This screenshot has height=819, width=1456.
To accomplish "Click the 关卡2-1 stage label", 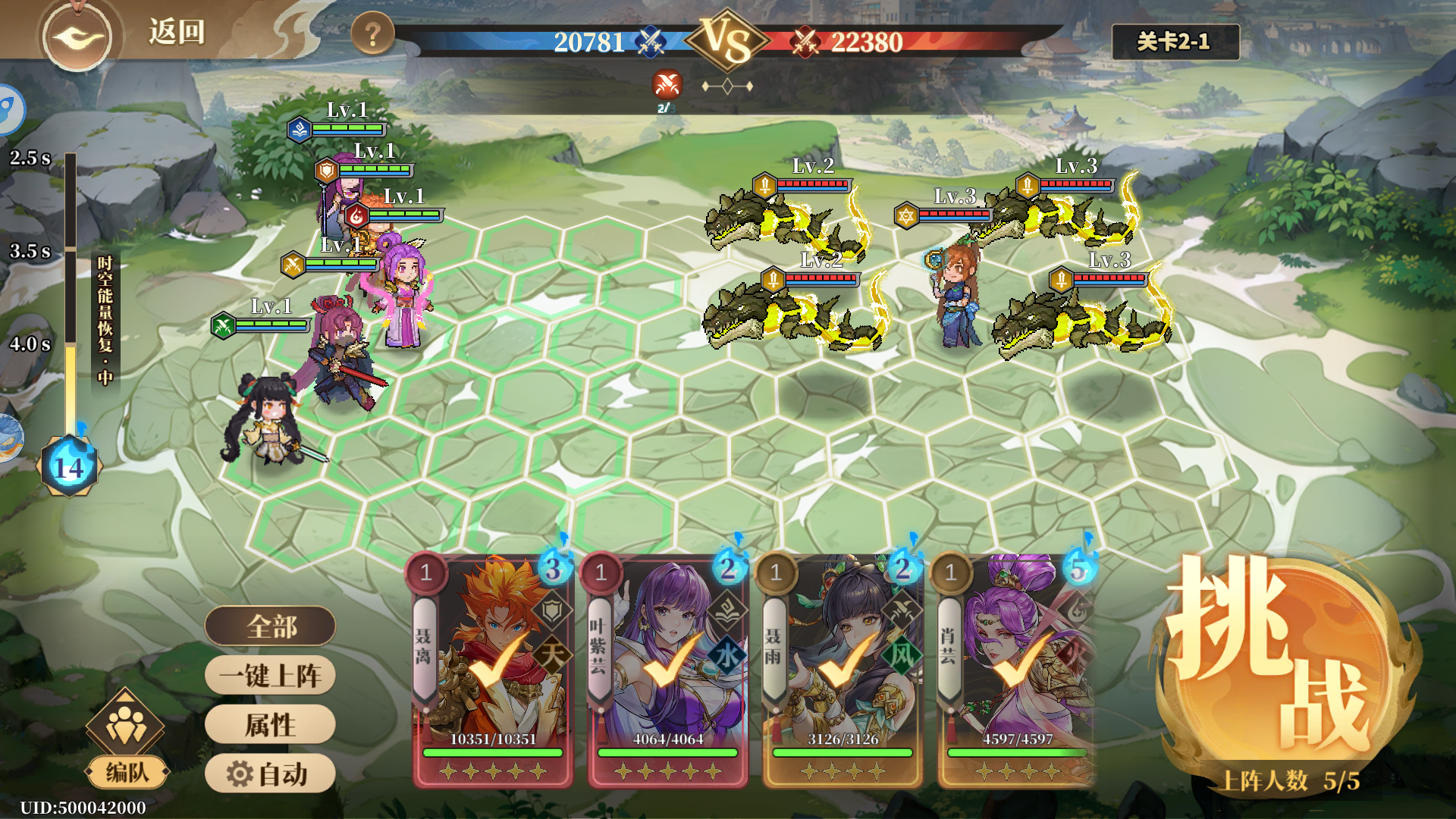I will point(1175,42).
